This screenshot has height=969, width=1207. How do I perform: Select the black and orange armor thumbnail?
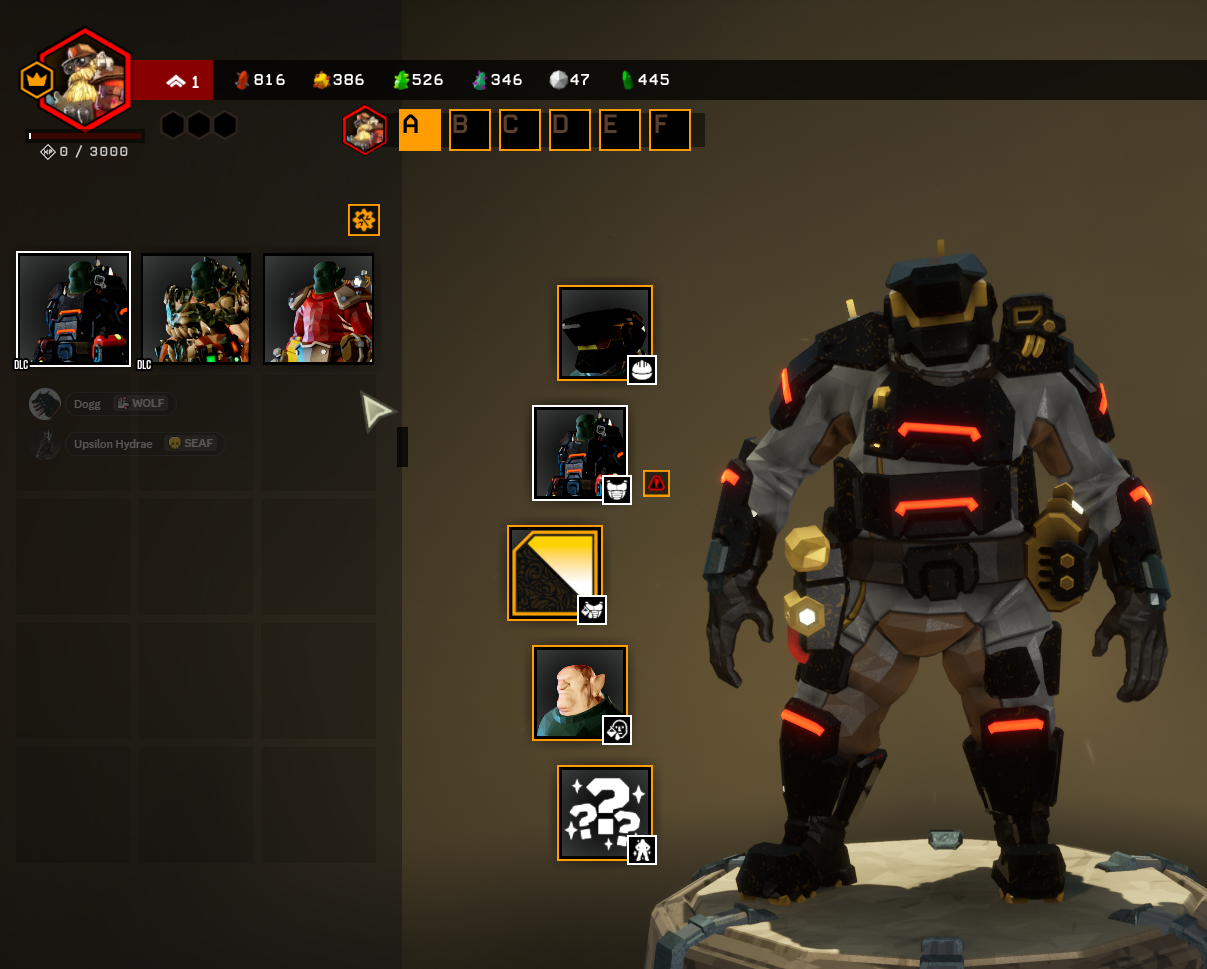point(74,309)
